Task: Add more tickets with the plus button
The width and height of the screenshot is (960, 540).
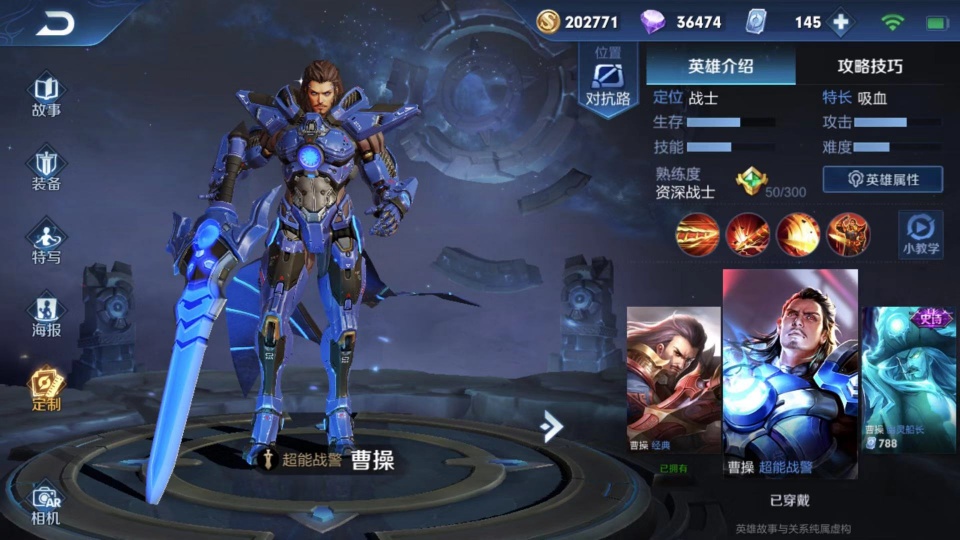Action: coord(841,22)
